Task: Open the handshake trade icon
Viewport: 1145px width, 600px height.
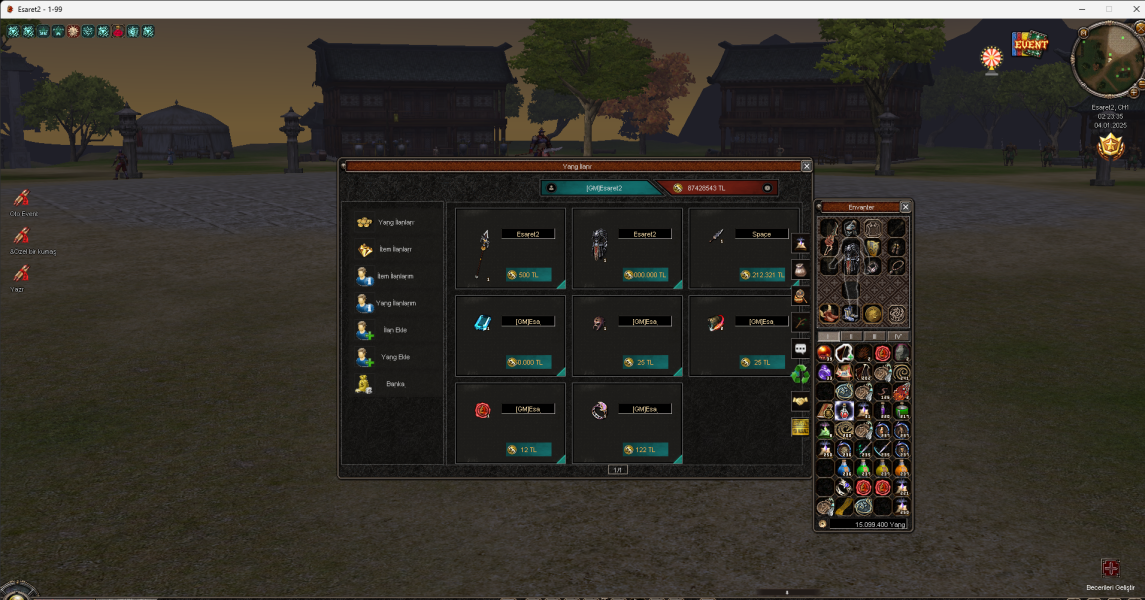Action: (800, 400)
